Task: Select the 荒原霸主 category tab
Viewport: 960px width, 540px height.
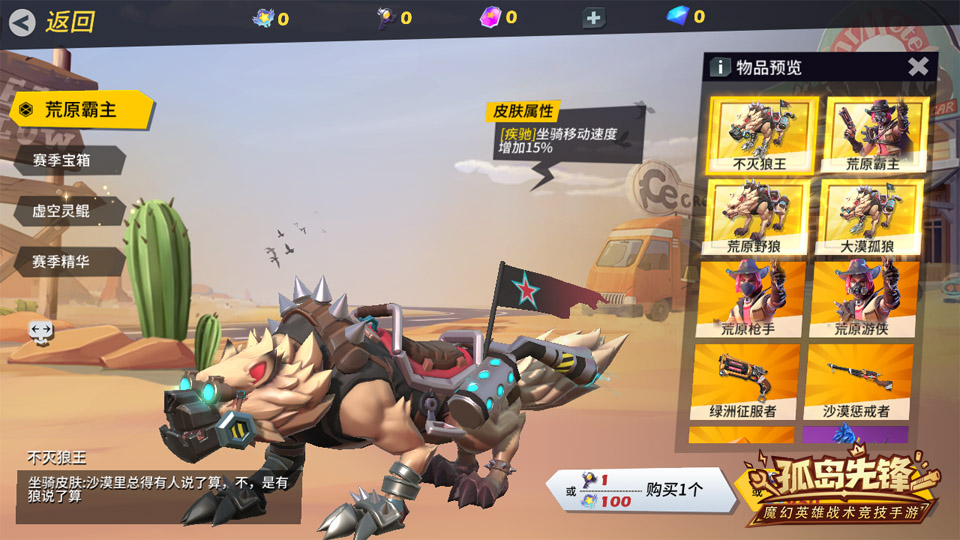Action: [82, 110]
